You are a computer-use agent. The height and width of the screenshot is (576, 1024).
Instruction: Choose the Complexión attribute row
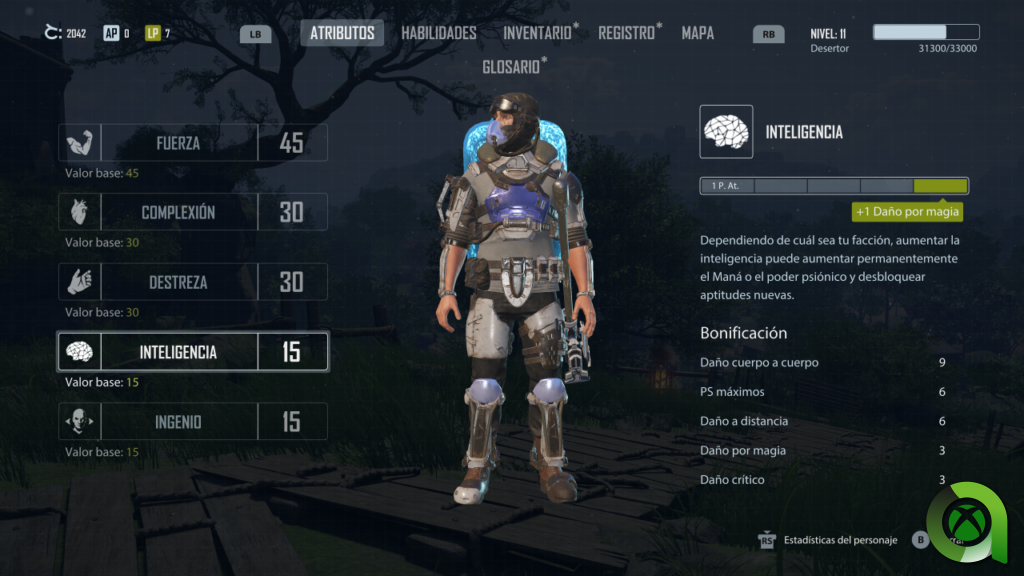pyautogui.click(x=193, y=212)
